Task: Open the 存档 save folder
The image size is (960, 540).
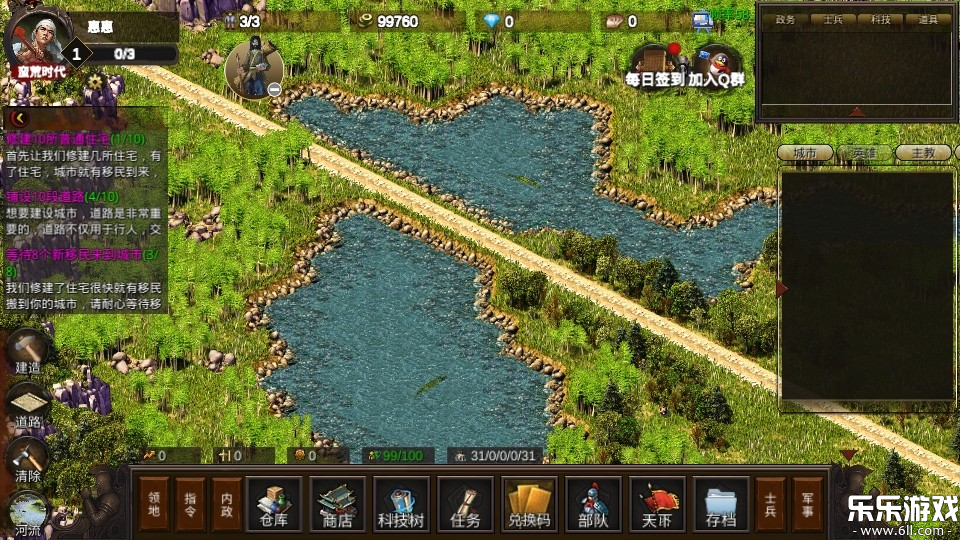Action: [721, 504]
